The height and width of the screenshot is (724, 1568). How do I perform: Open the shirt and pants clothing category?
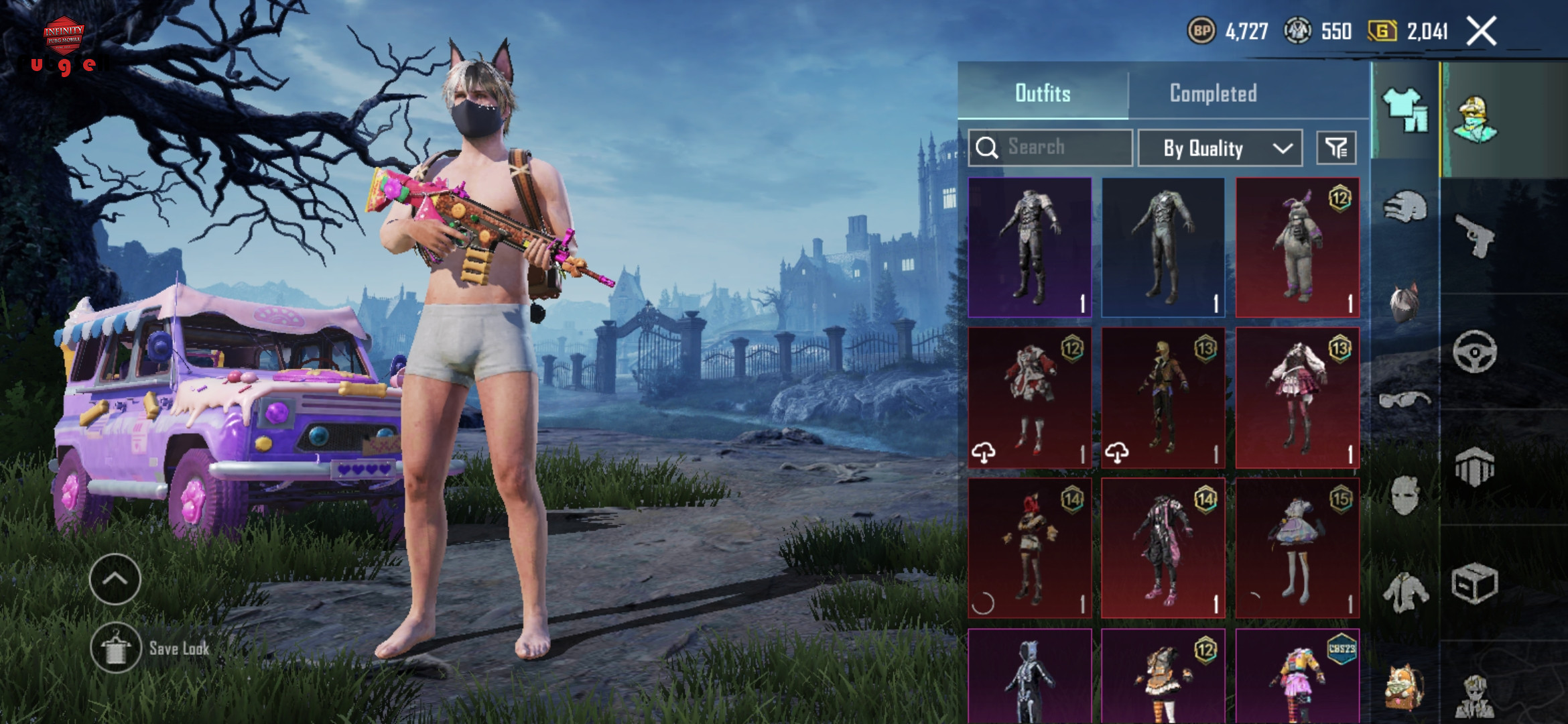click(x=1405, y=111)
